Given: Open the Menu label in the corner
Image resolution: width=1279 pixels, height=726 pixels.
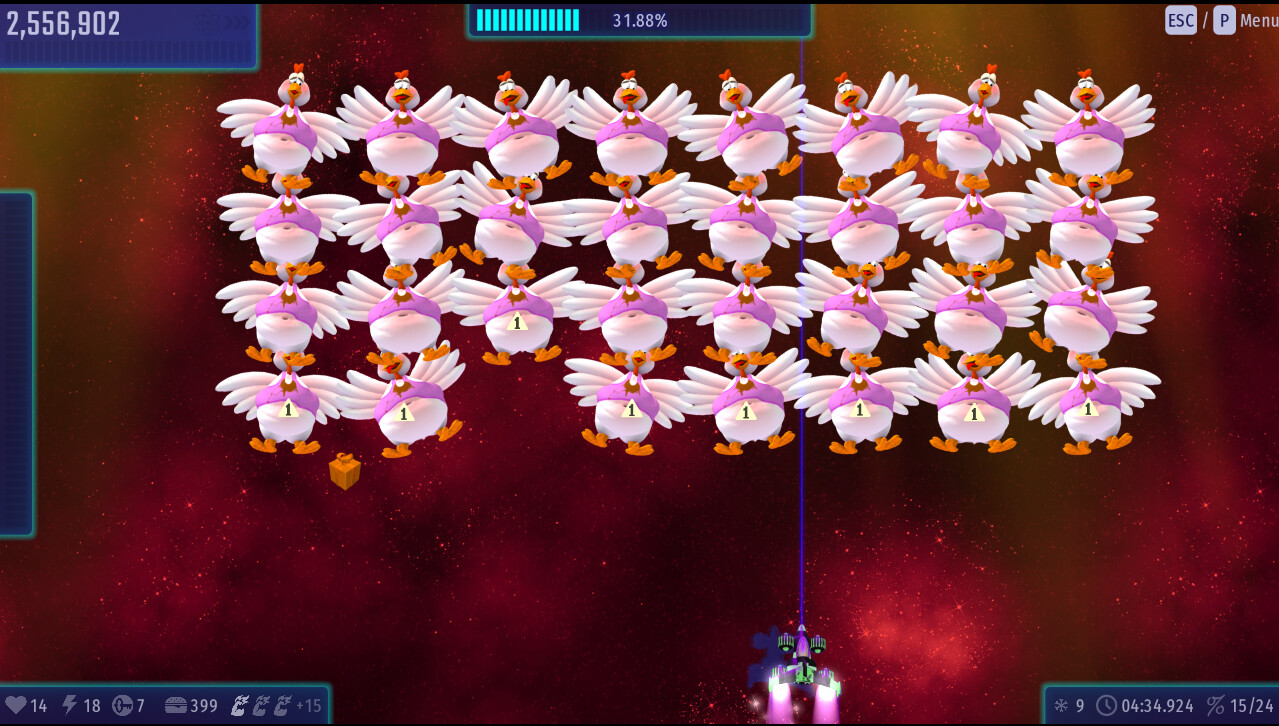Looking at the screenshot, I should (1258, 20).
